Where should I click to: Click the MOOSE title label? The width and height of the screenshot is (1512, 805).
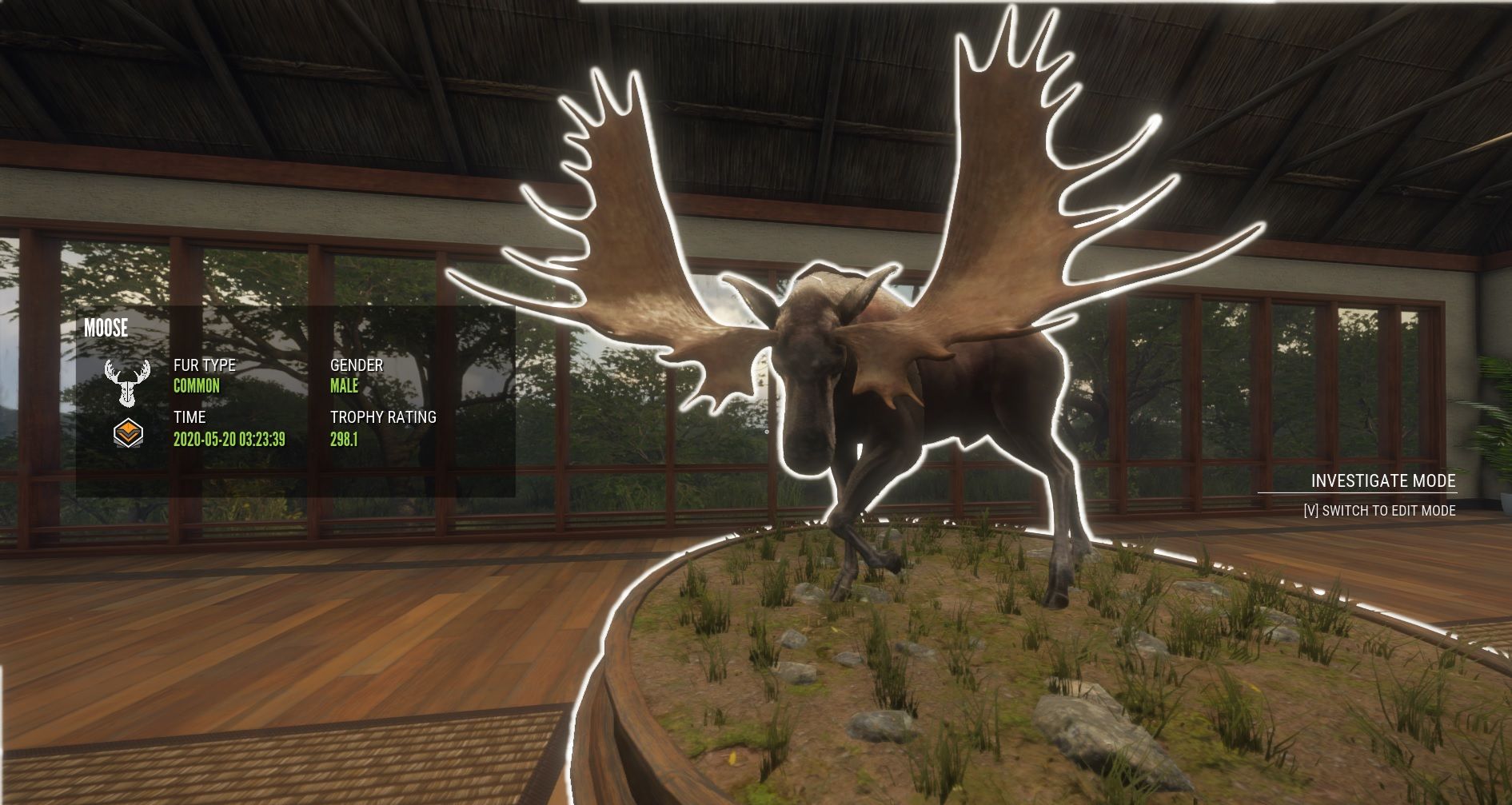pyautogui.click(x=107, y=329)
